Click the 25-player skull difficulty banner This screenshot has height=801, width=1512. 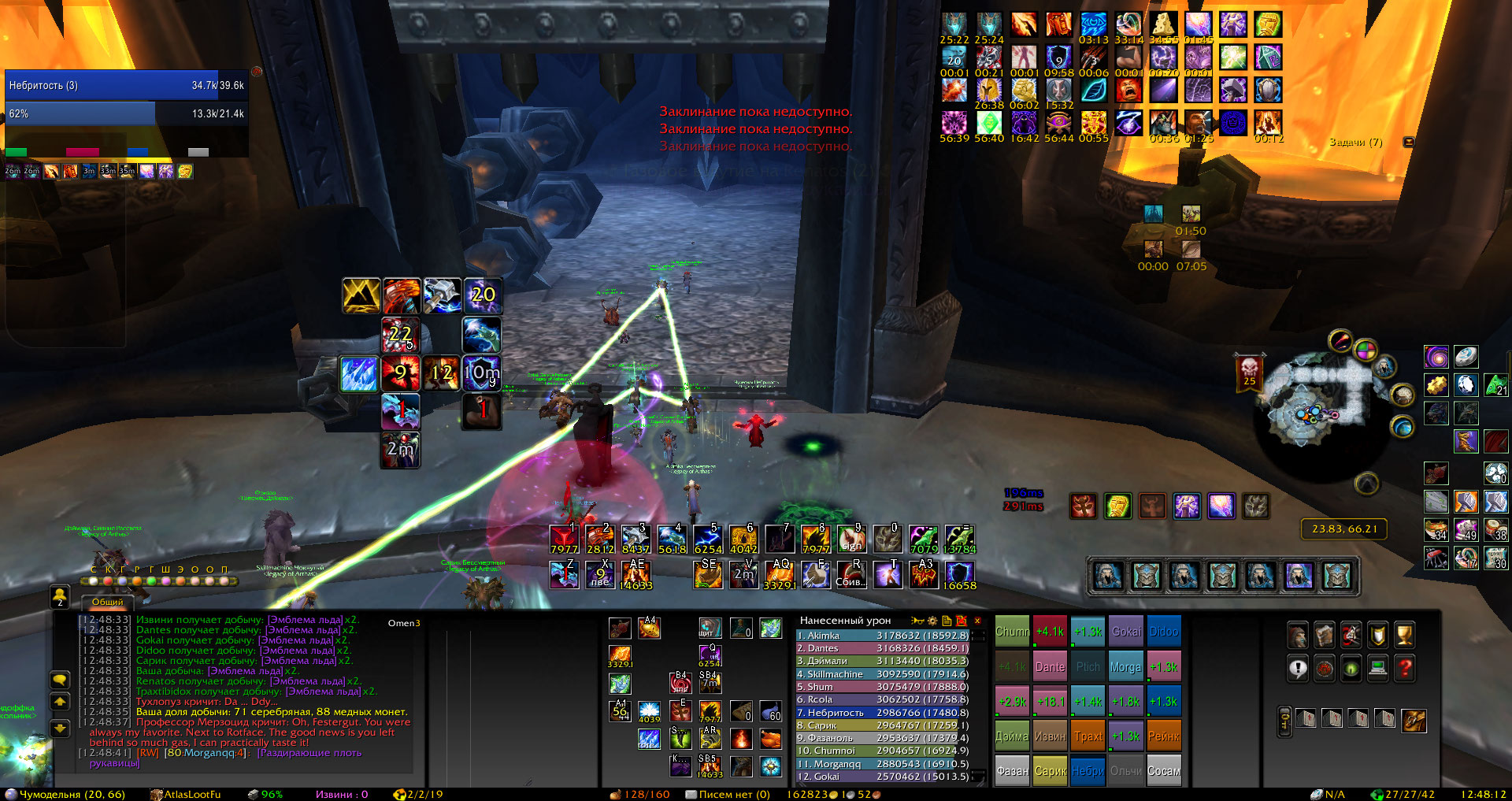pyautogui.click(x=1250, y=371)
